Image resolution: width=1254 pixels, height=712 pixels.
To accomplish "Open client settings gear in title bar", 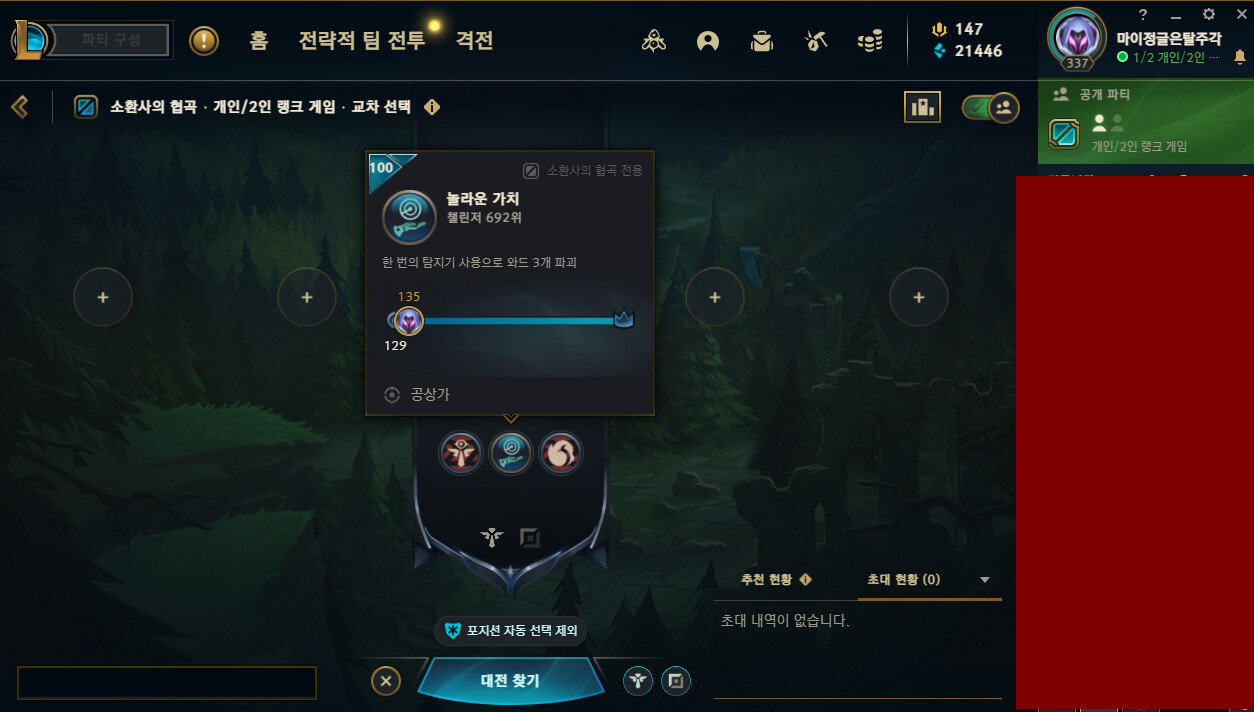I will (x=1208, y=15).
